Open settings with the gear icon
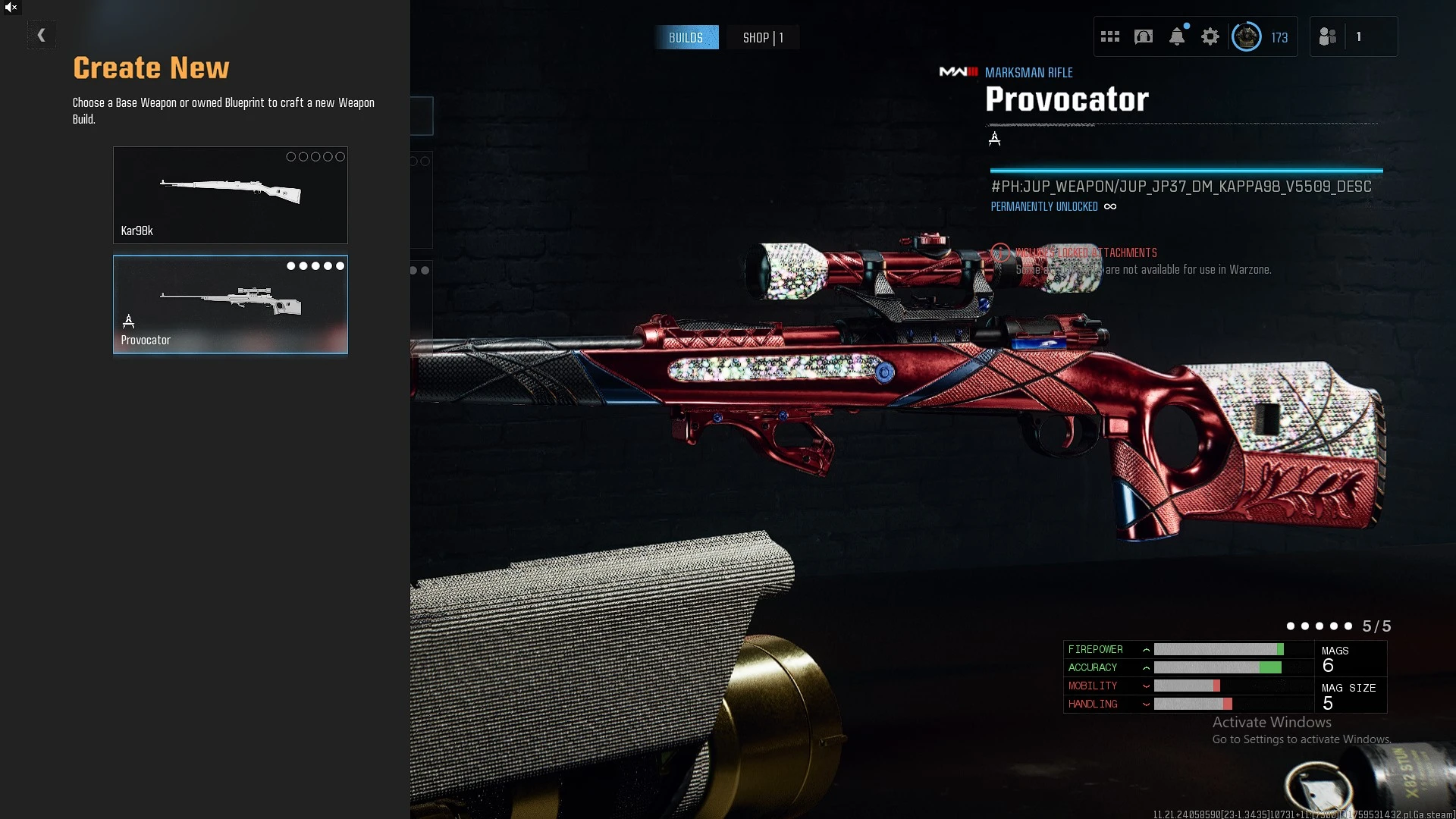Viewport: 1456px width, 819px height. (x=1210, y=36)
